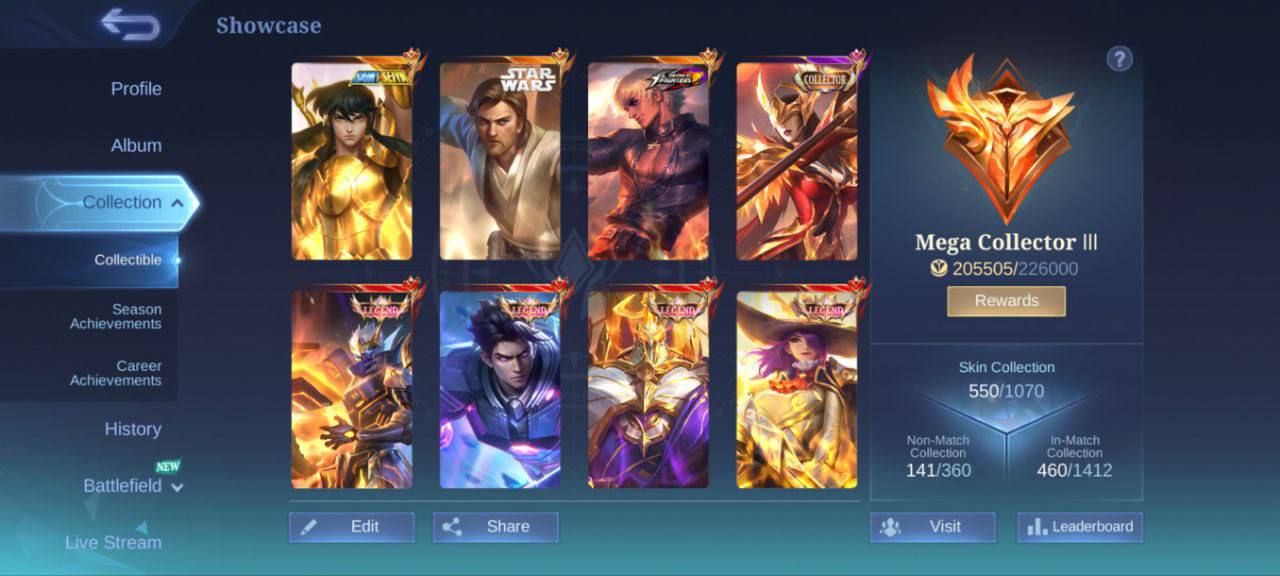Choose the King of Fighters skin card
This screenshot has height=576, width=1280.
pos(648,162)
